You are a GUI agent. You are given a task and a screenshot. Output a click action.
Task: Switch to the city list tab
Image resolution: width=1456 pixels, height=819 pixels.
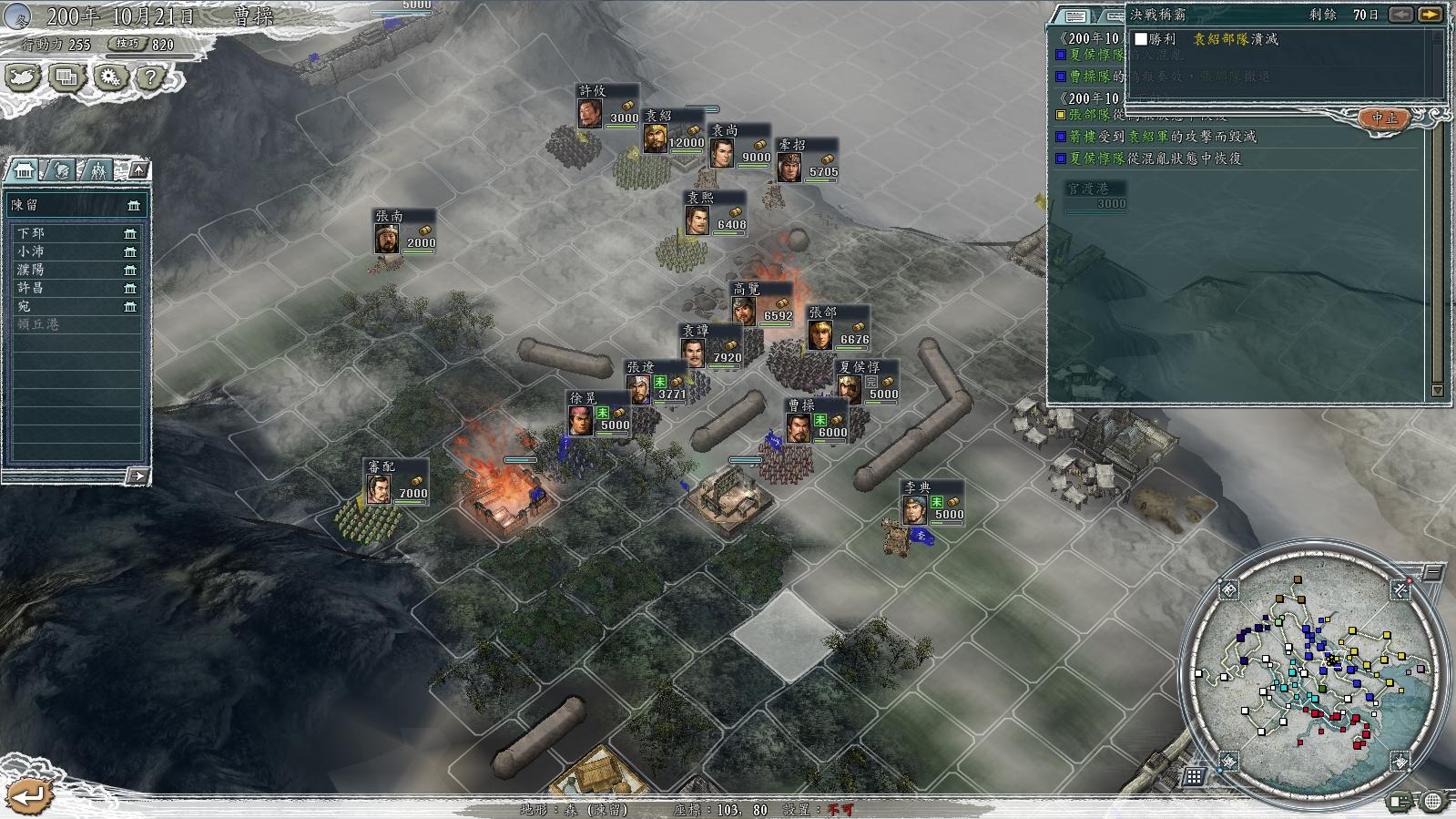tap(25, 169)
